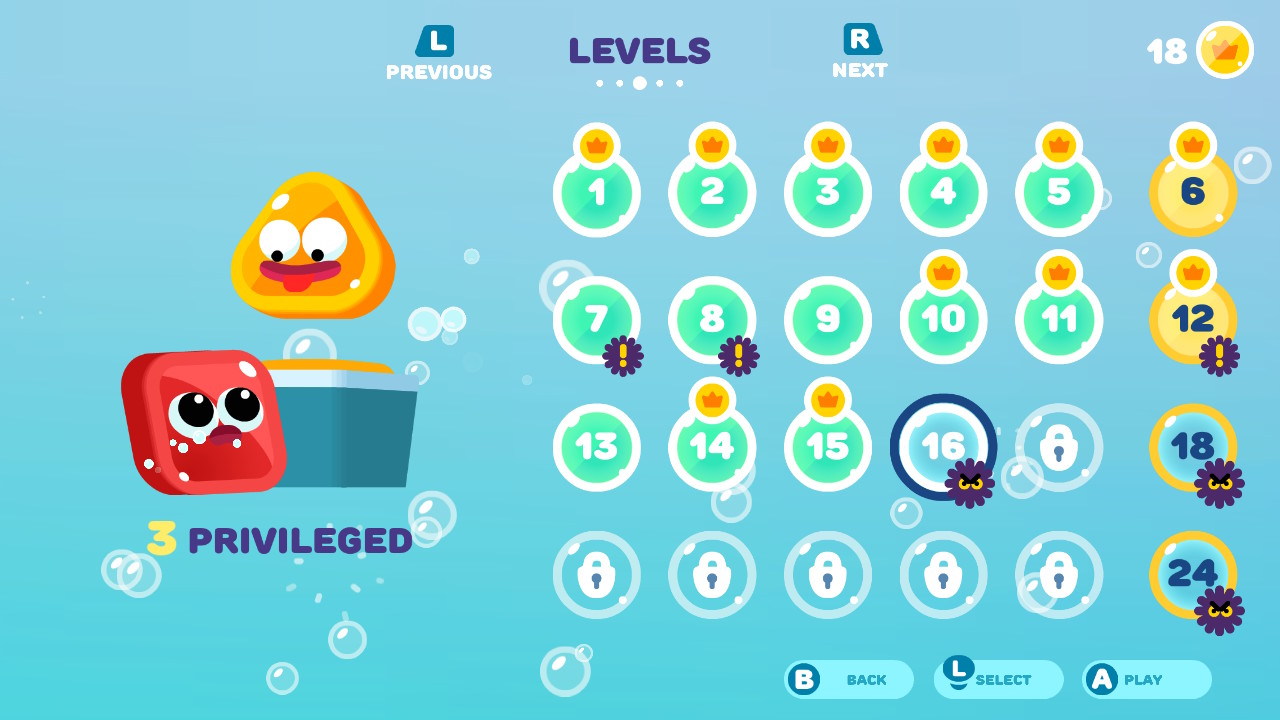This screenshot has height=720, width=1280.
Task: Click the third page indicator dot
Action: (x=639, y=83)
